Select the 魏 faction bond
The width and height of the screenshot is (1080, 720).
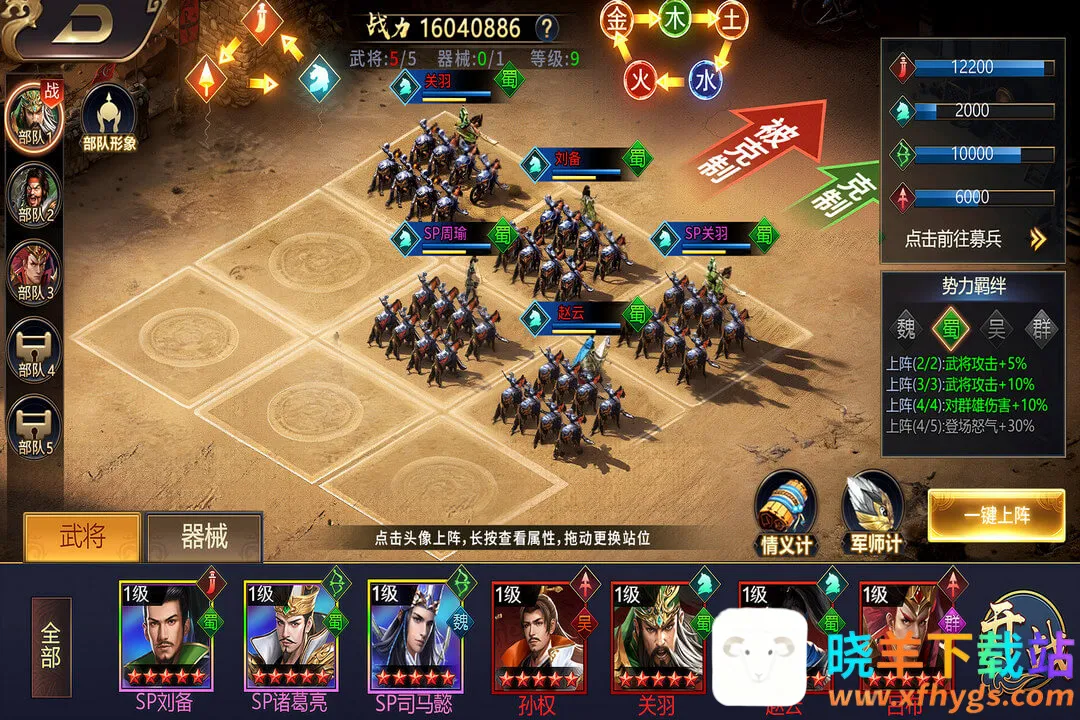(906, 327)
